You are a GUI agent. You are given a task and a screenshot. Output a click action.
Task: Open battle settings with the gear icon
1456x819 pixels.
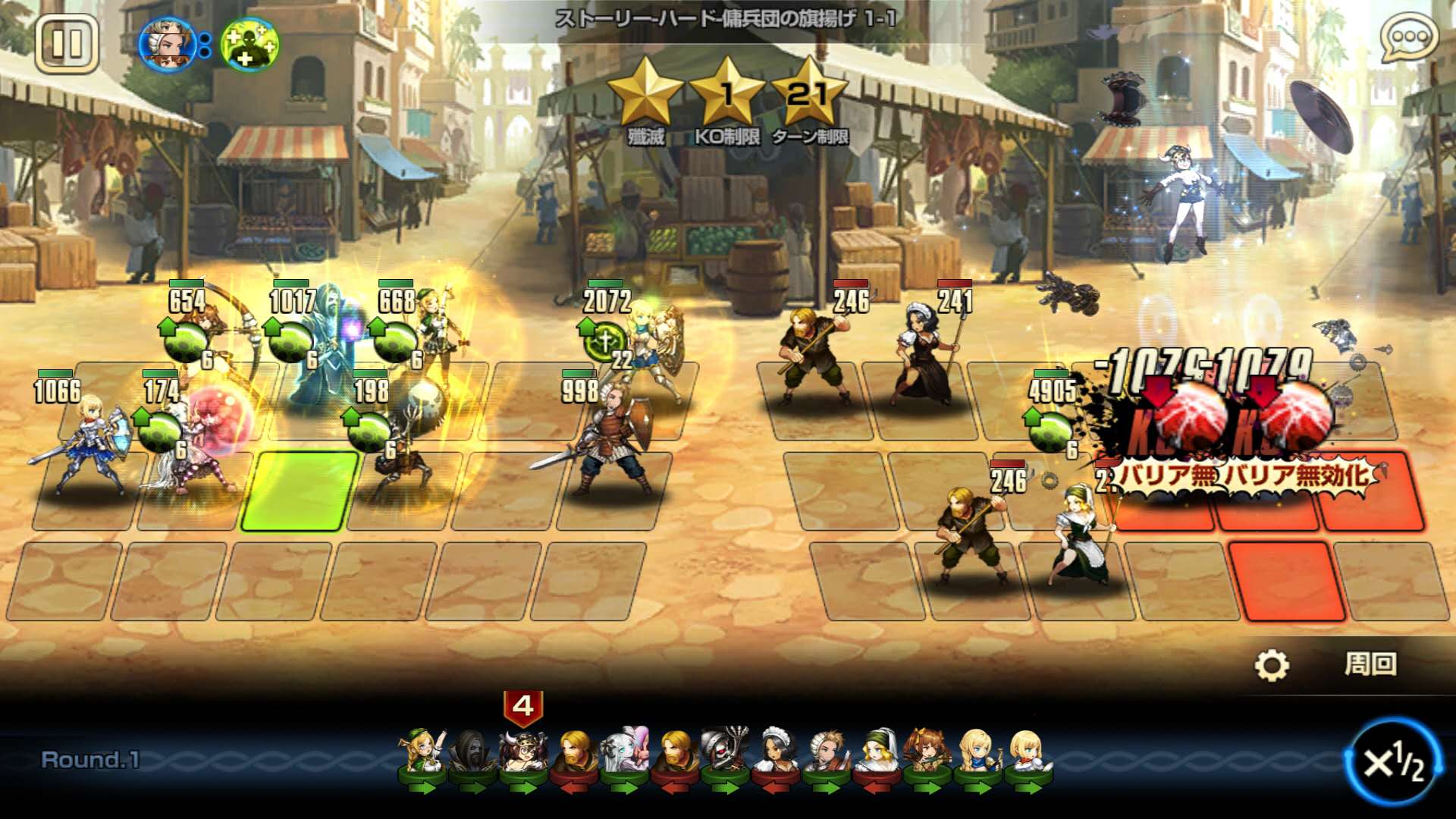pyautogui.click(x=1271, y=665)
